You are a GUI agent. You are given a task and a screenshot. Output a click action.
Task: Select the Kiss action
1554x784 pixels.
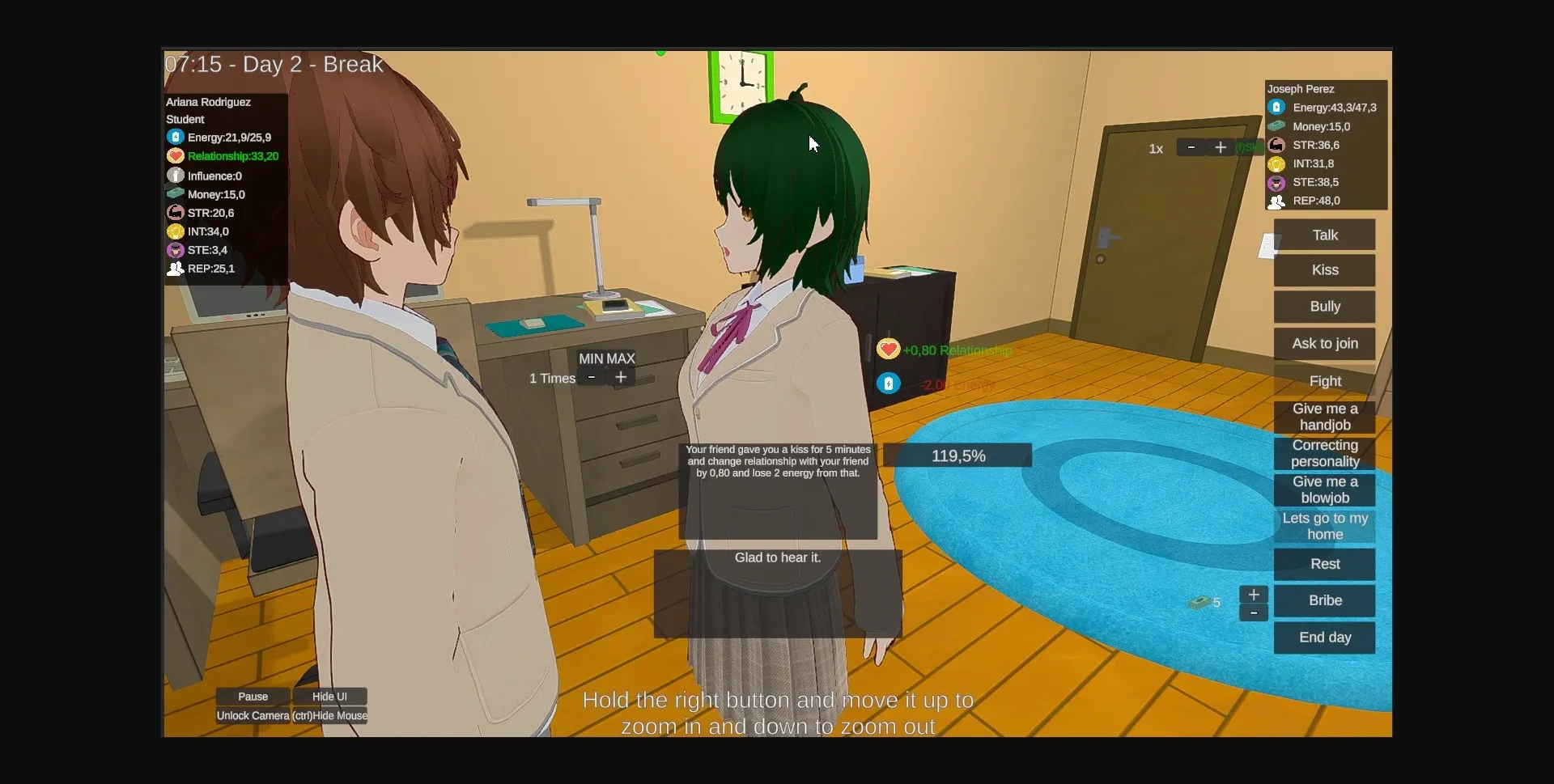(x=1324, y=270)
